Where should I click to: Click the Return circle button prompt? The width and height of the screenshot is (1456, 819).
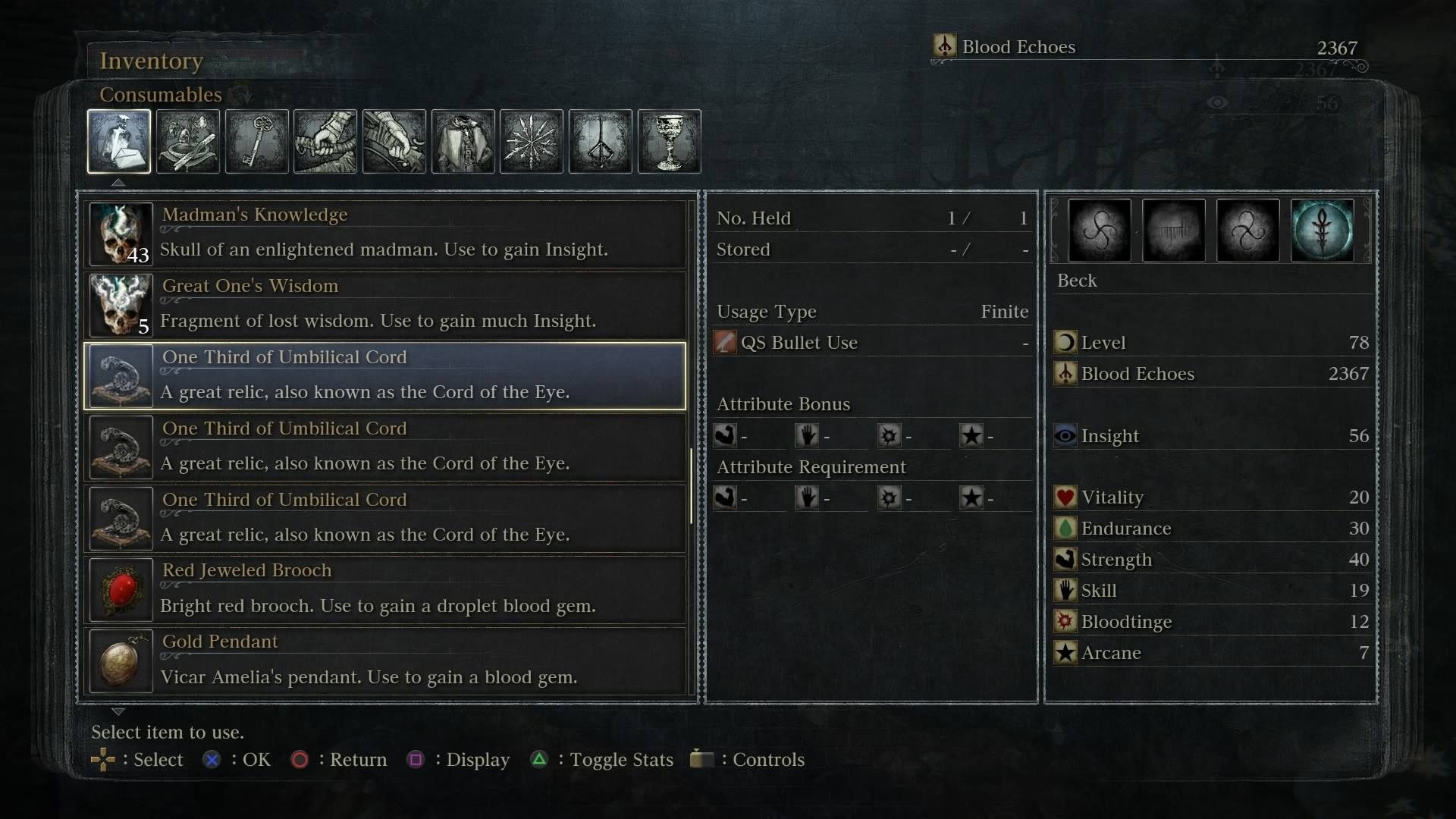300,759
